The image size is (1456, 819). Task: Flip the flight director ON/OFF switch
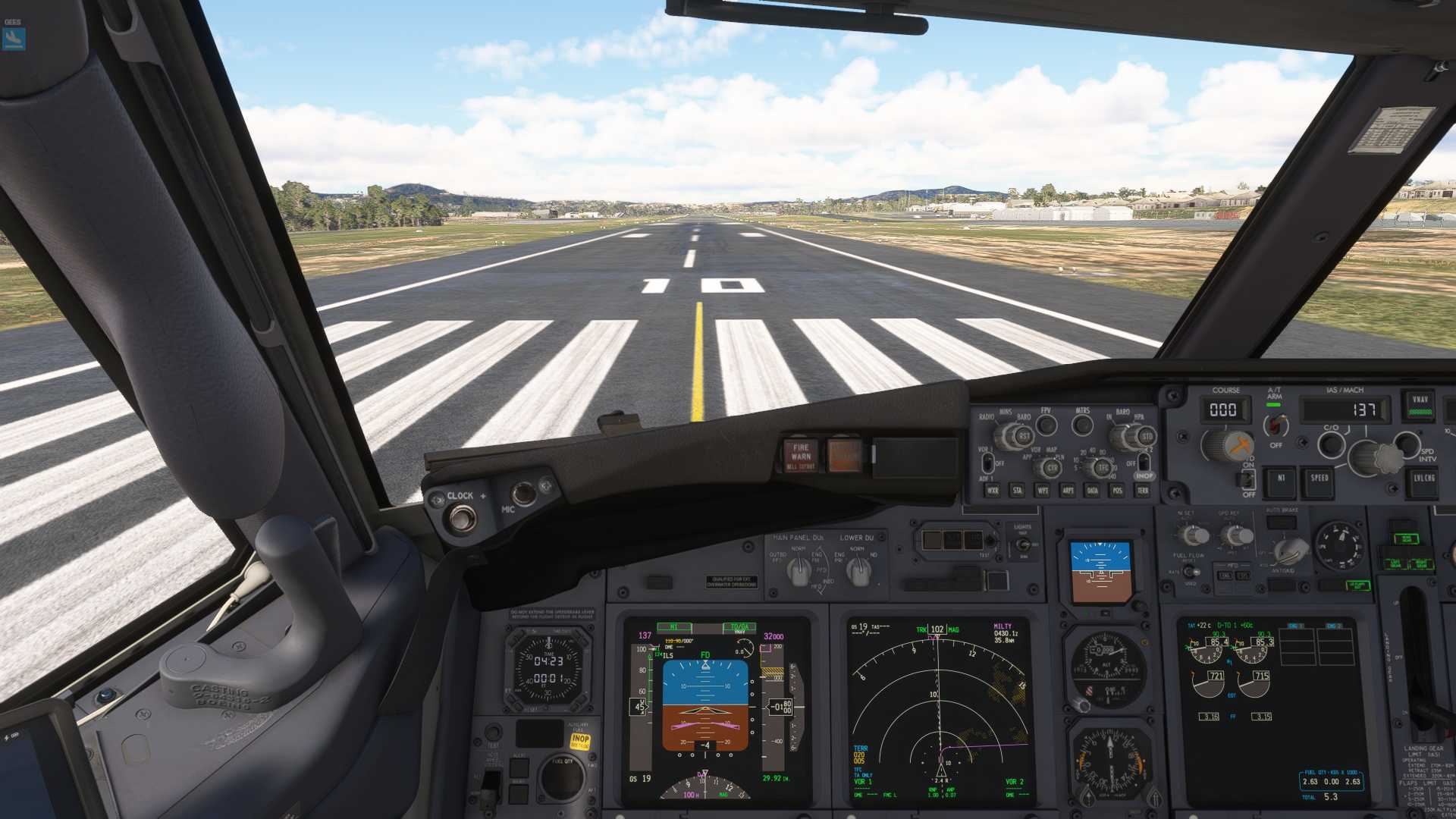coord(1247,479)
